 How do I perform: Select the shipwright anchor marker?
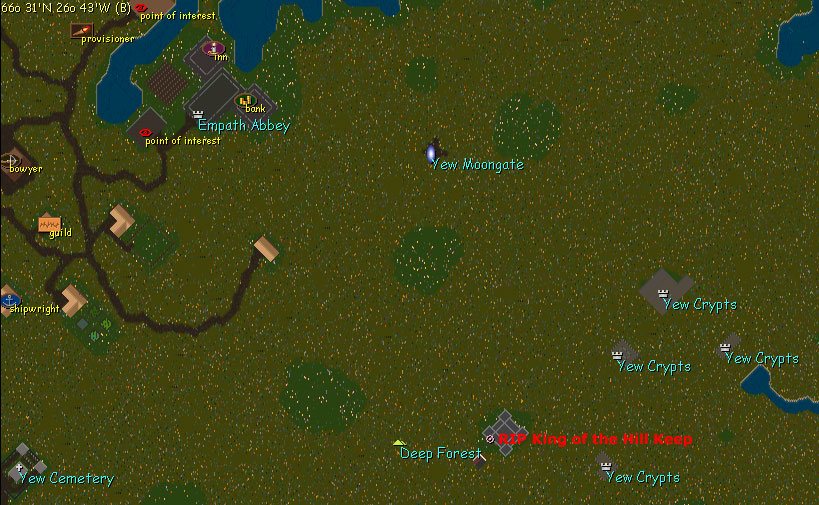tap(10, 299)
